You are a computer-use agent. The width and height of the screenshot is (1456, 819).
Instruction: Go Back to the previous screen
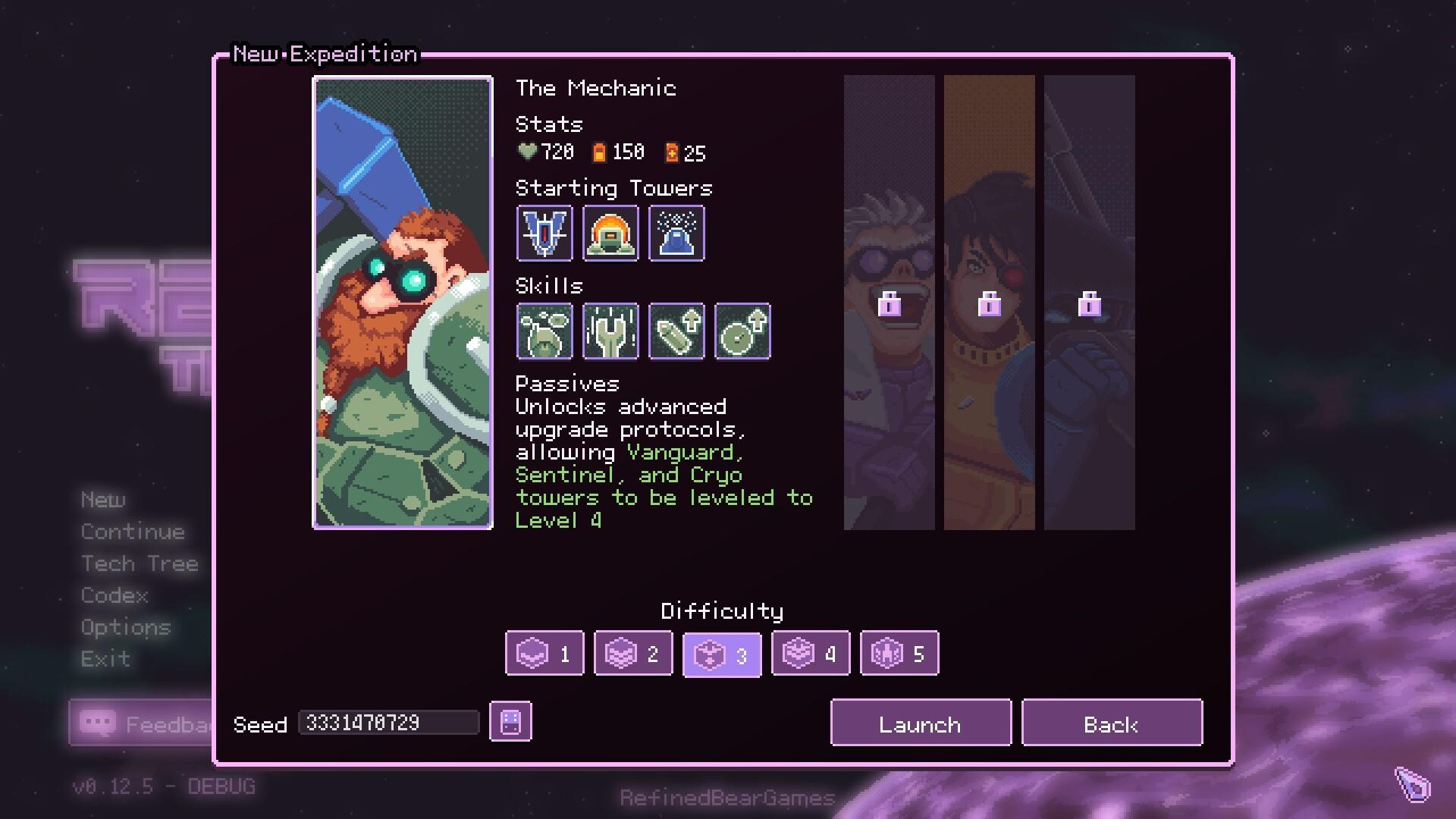coord(1112,723)
